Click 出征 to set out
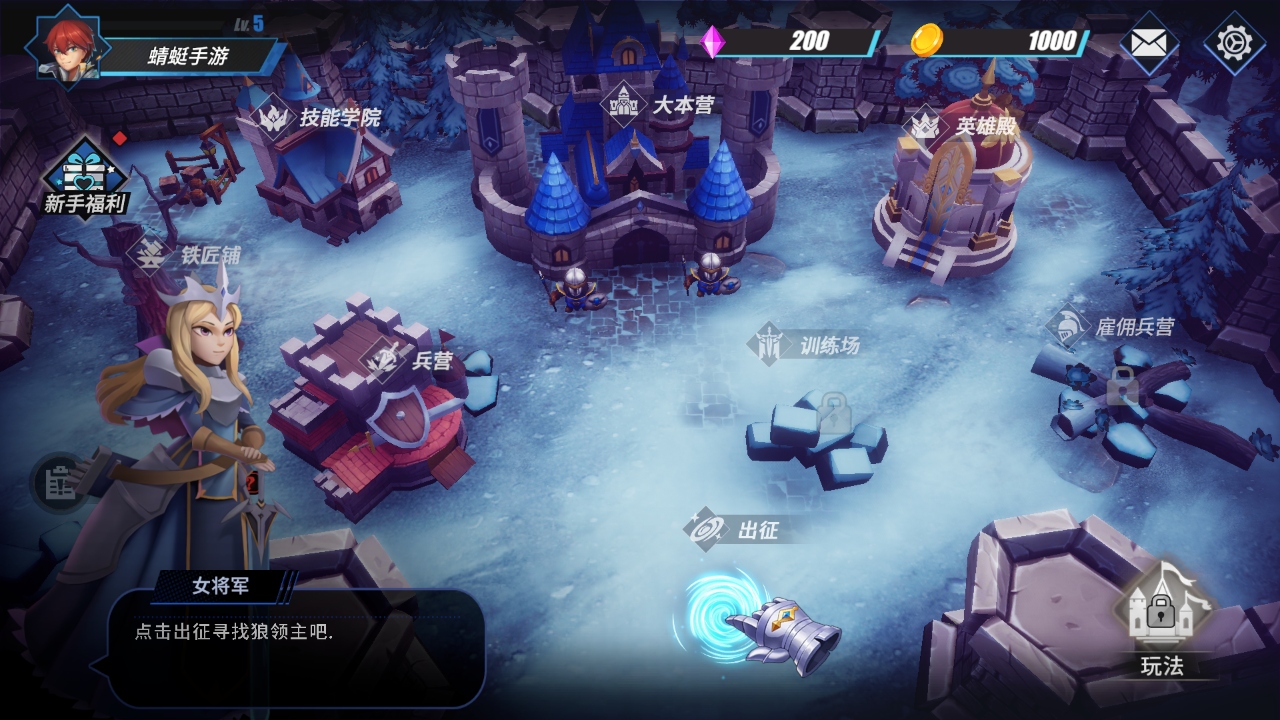This screenshot has height=720, width=1280. point(738,529)
